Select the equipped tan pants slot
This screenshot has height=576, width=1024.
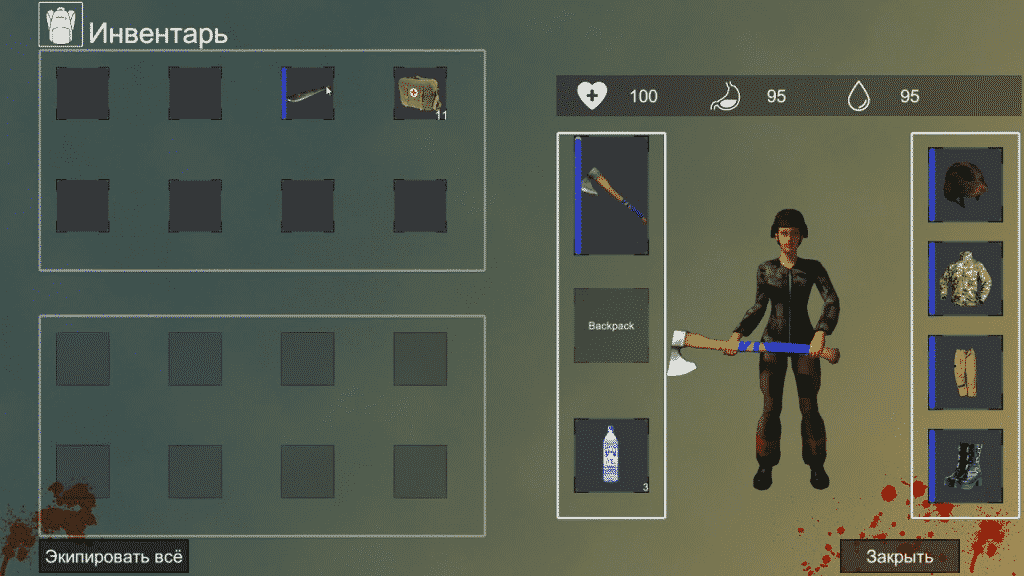[x=966, y=373]
